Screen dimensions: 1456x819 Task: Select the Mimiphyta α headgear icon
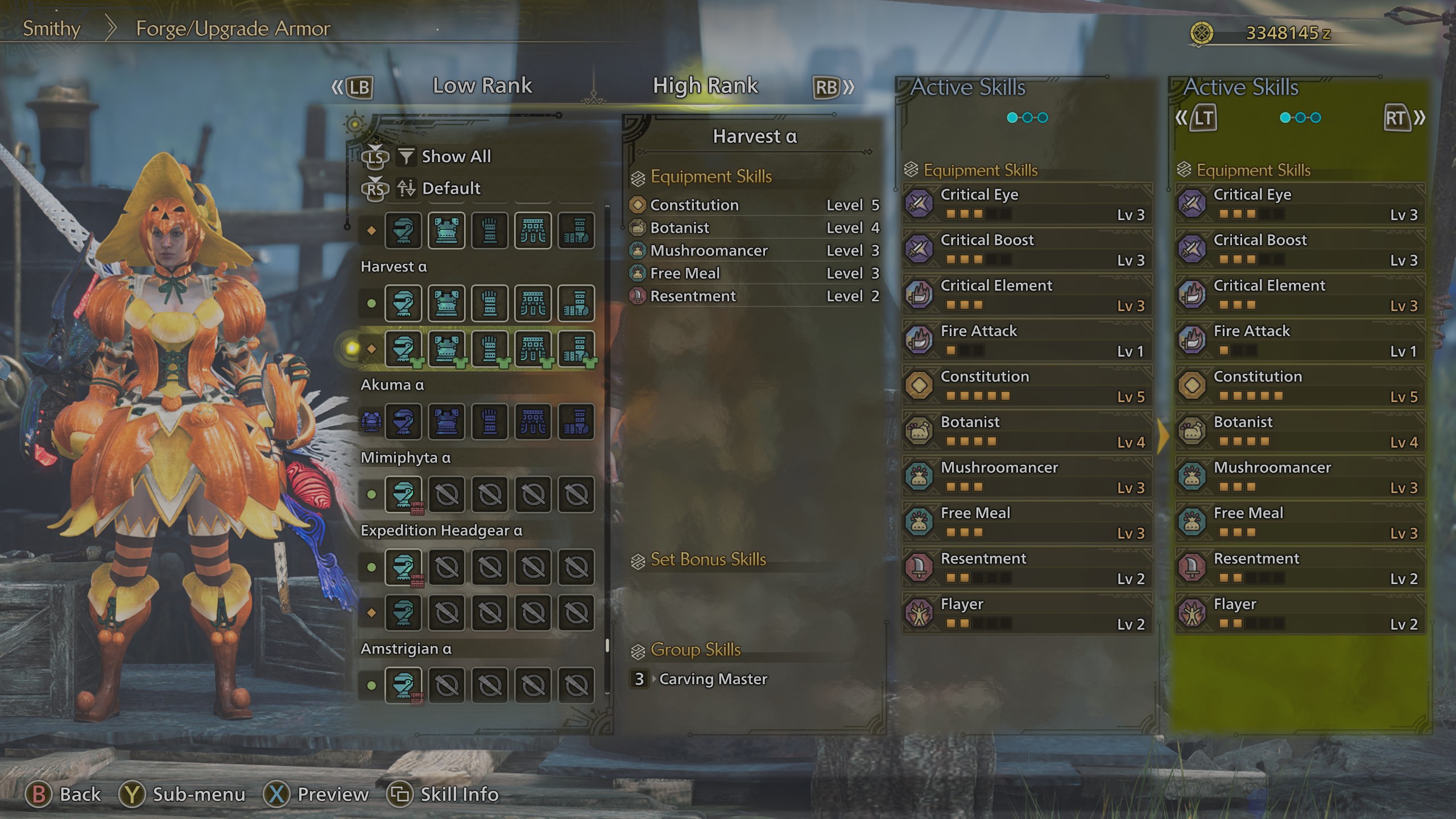click(x=404, y=495)
